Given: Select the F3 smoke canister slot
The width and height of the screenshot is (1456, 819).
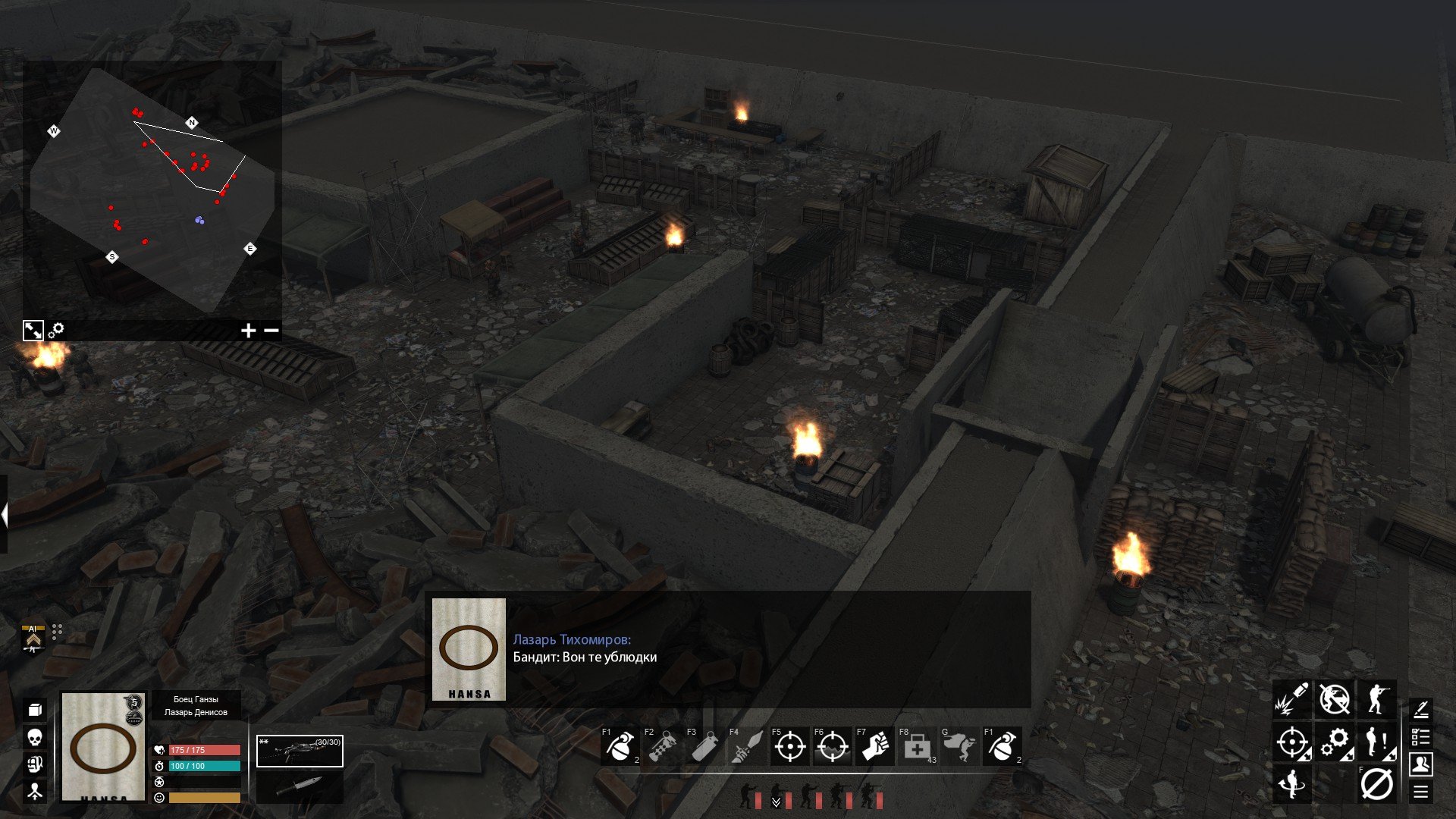Looking at the screenshot, I should [x=704, y=747].
